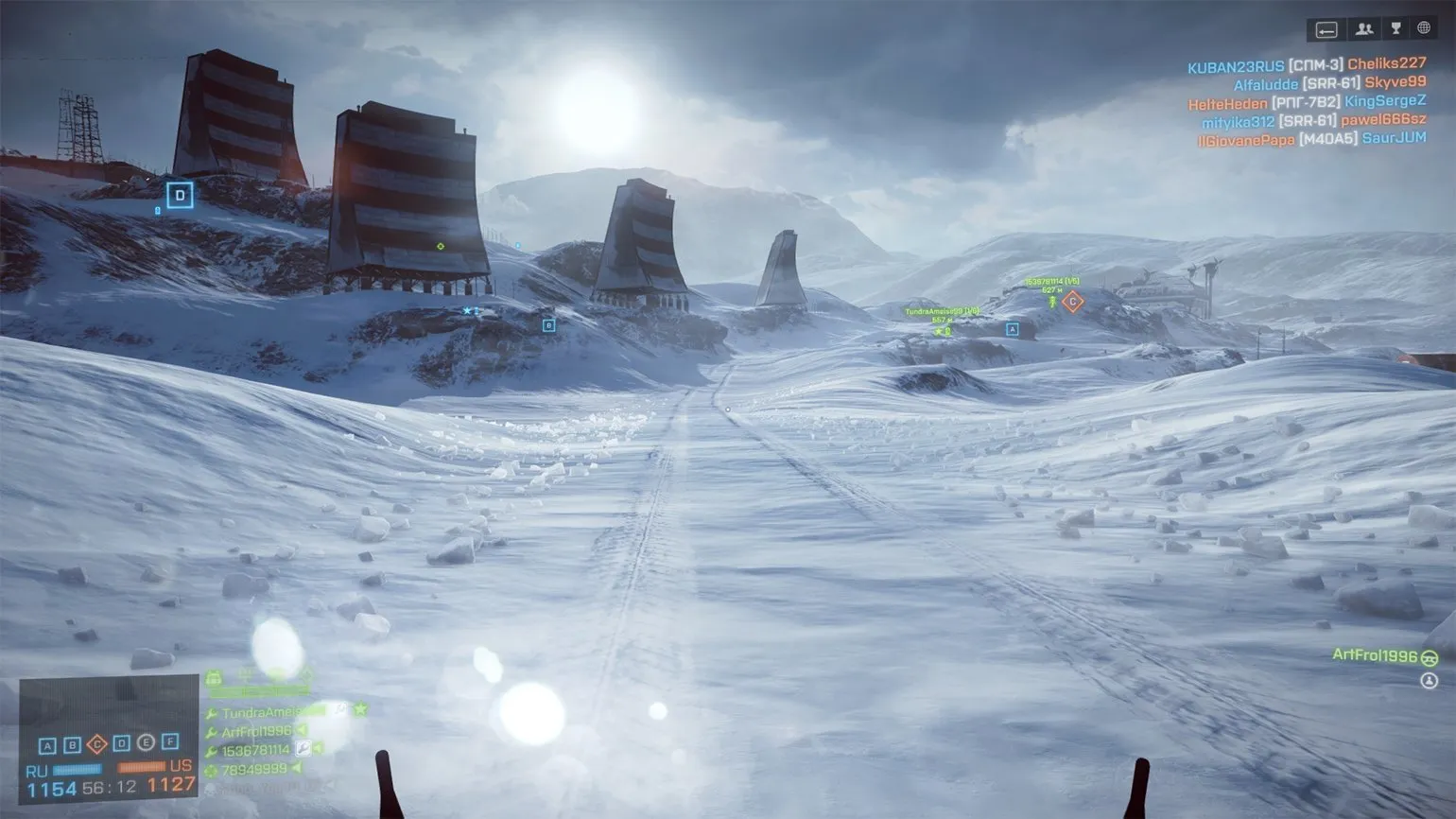Image resolution: width=1456 pixels, height=819 pixels.
Task: Open the trophy scoreboard icon
Action: click(1395, 29)
